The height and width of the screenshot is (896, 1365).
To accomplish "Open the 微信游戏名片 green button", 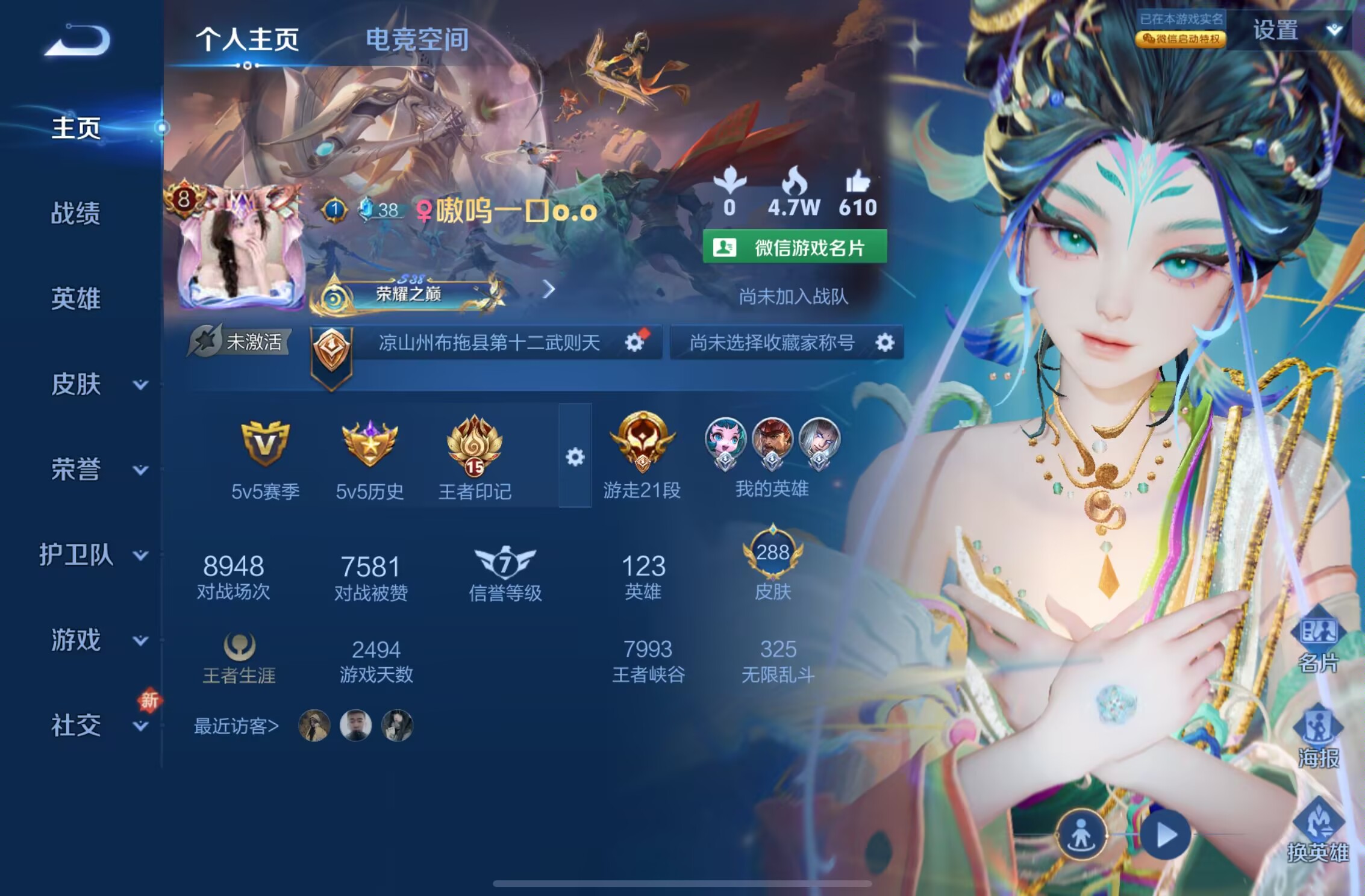I will pos(795,247).
